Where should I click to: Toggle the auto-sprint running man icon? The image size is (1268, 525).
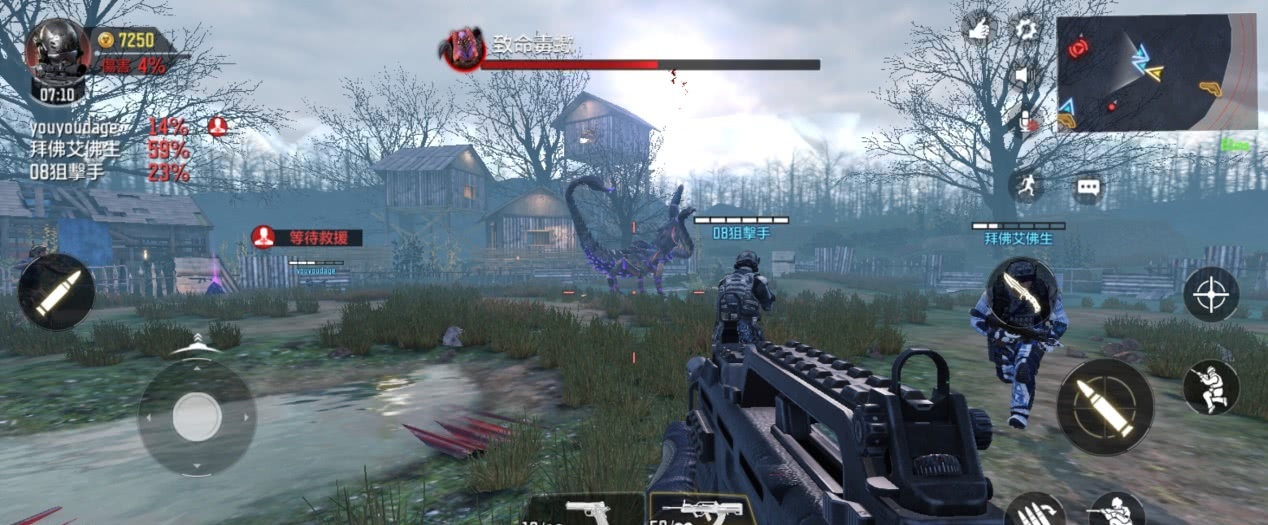[1026, 185]
